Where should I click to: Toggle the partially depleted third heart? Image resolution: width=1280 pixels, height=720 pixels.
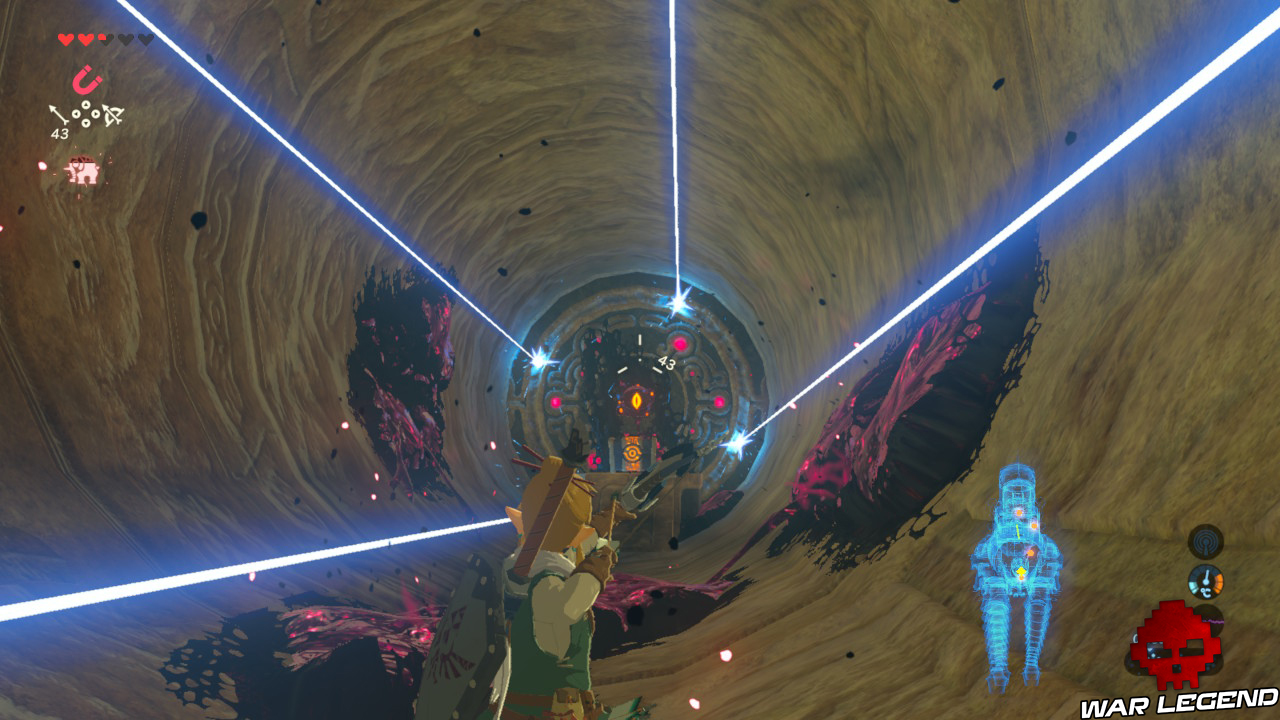coord(105,38)
